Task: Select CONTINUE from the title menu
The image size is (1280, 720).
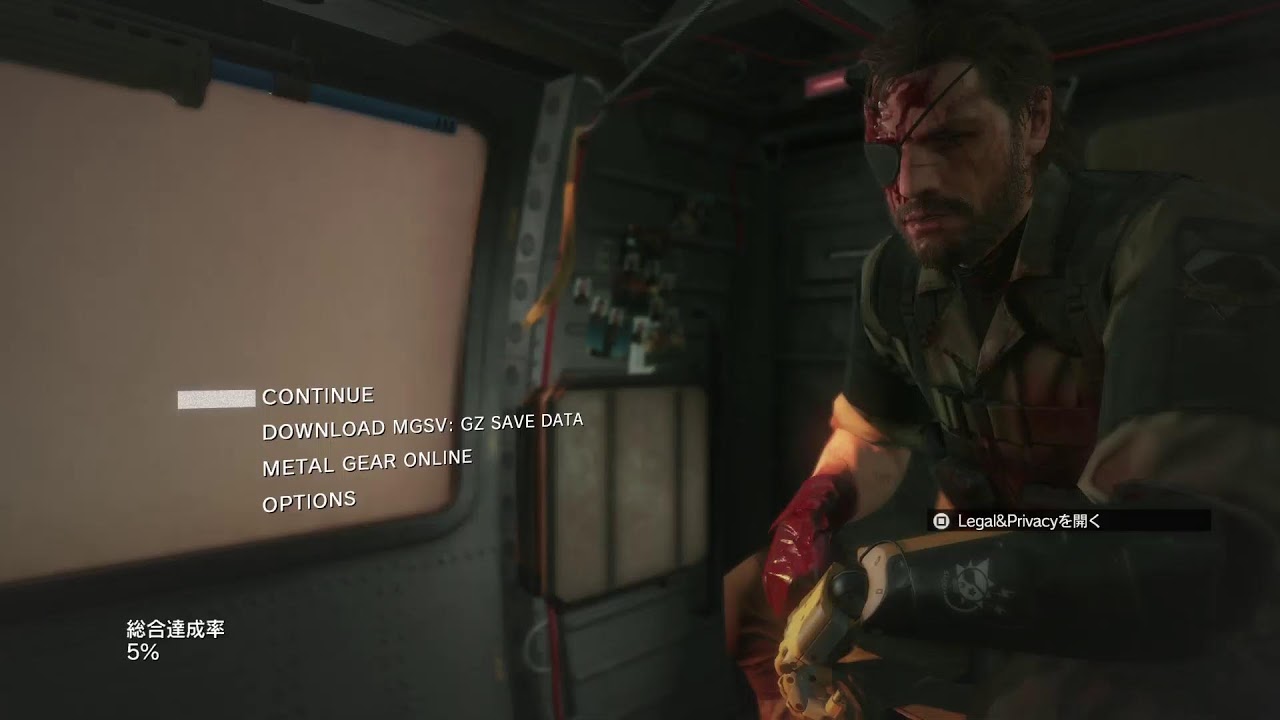Action: (x=318, y=396)
